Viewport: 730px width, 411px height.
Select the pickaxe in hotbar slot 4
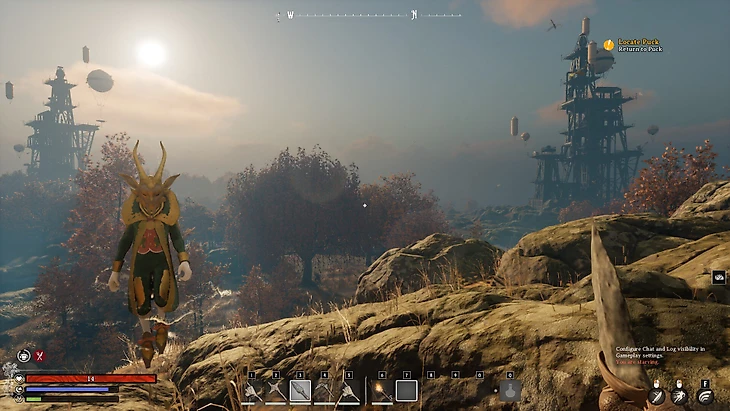pos(324,391)
